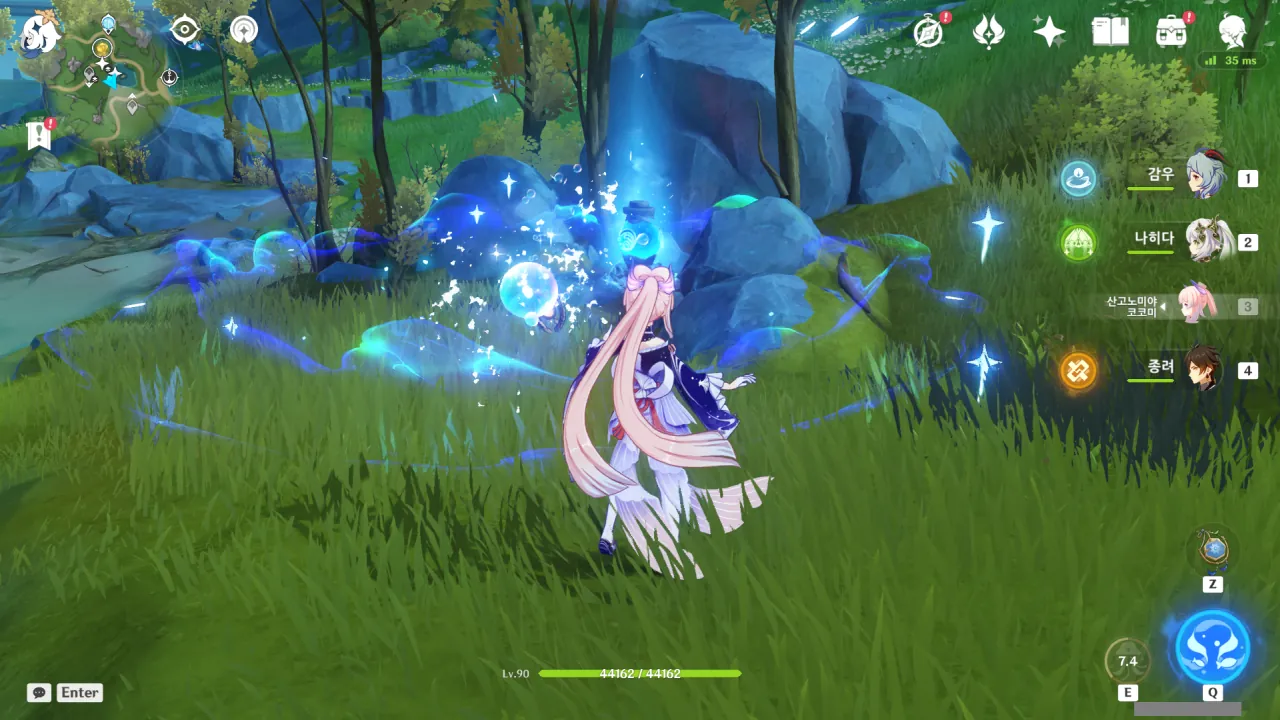This screenshot has height=720, width=1280.
Task: Click the Elemental Skill icon showing 7.4
Action: pyautogui.click(x=1128, y=661)
